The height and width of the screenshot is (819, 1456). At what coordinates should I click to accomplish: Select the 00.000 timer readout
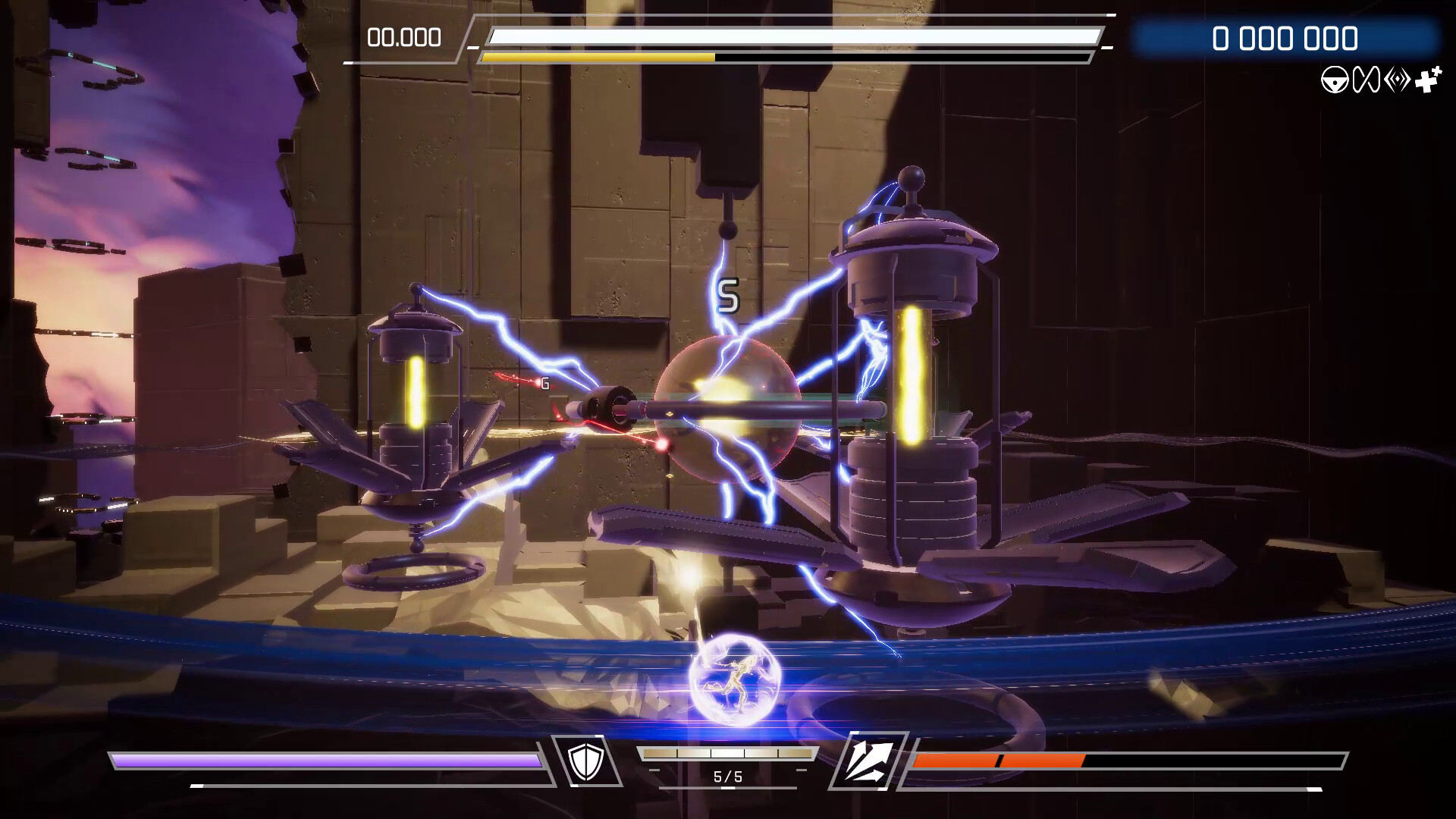pos(404,36)
